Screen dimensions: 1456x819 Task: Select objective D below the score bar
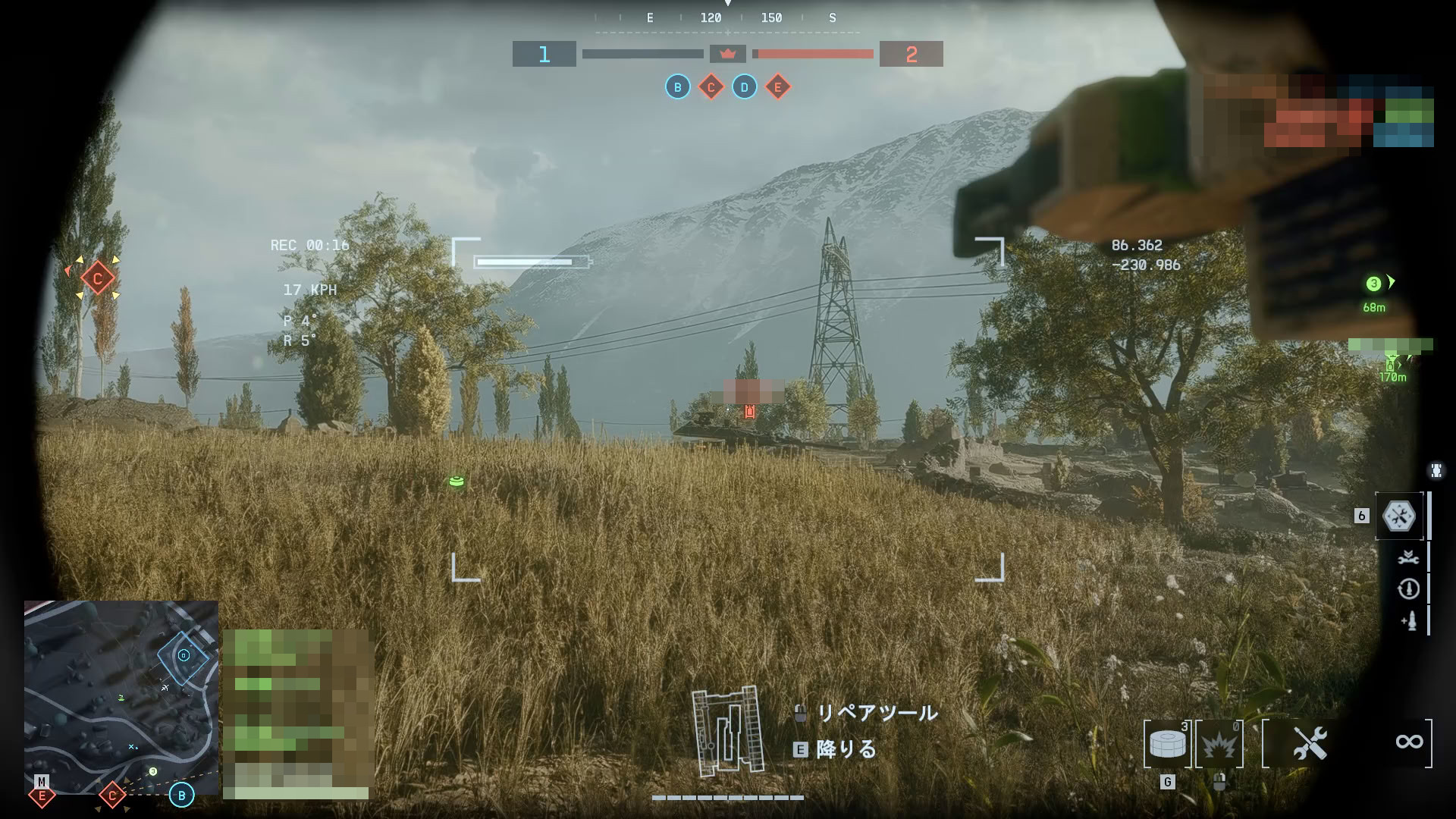coord(744,87)
